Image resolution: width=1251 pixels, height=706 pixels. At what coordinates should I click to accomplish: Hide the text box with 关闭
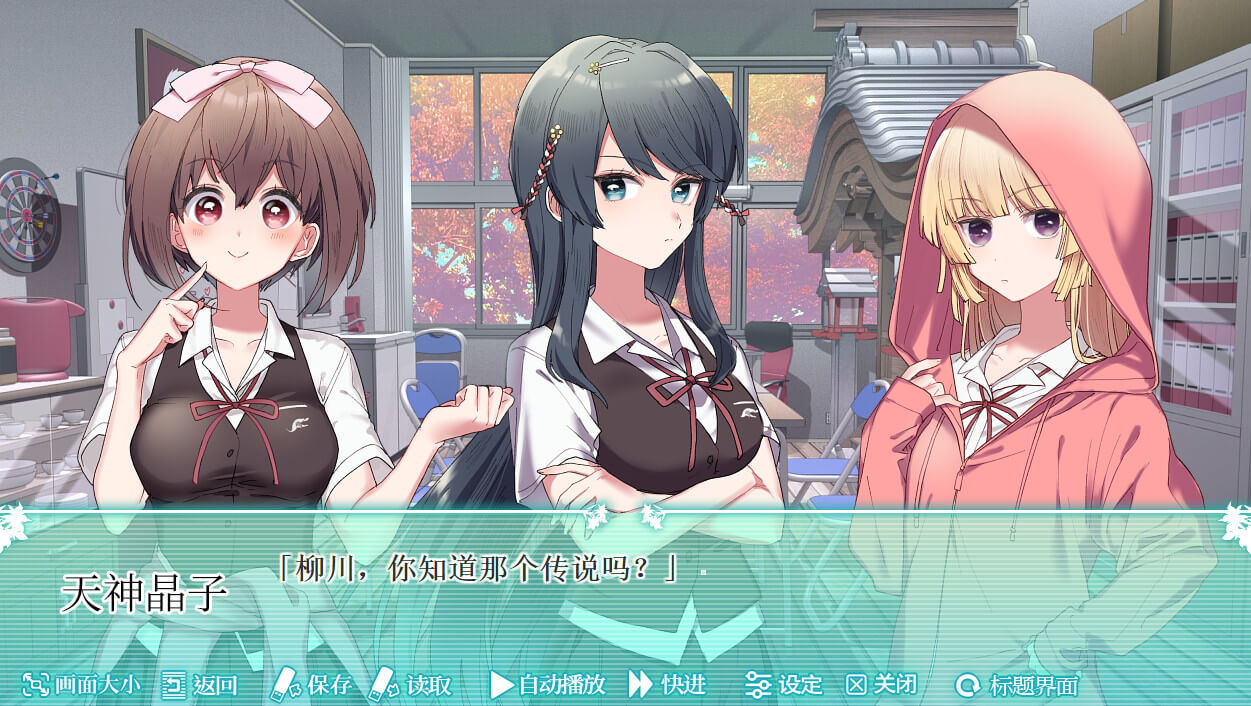click(x=881, y=685)
